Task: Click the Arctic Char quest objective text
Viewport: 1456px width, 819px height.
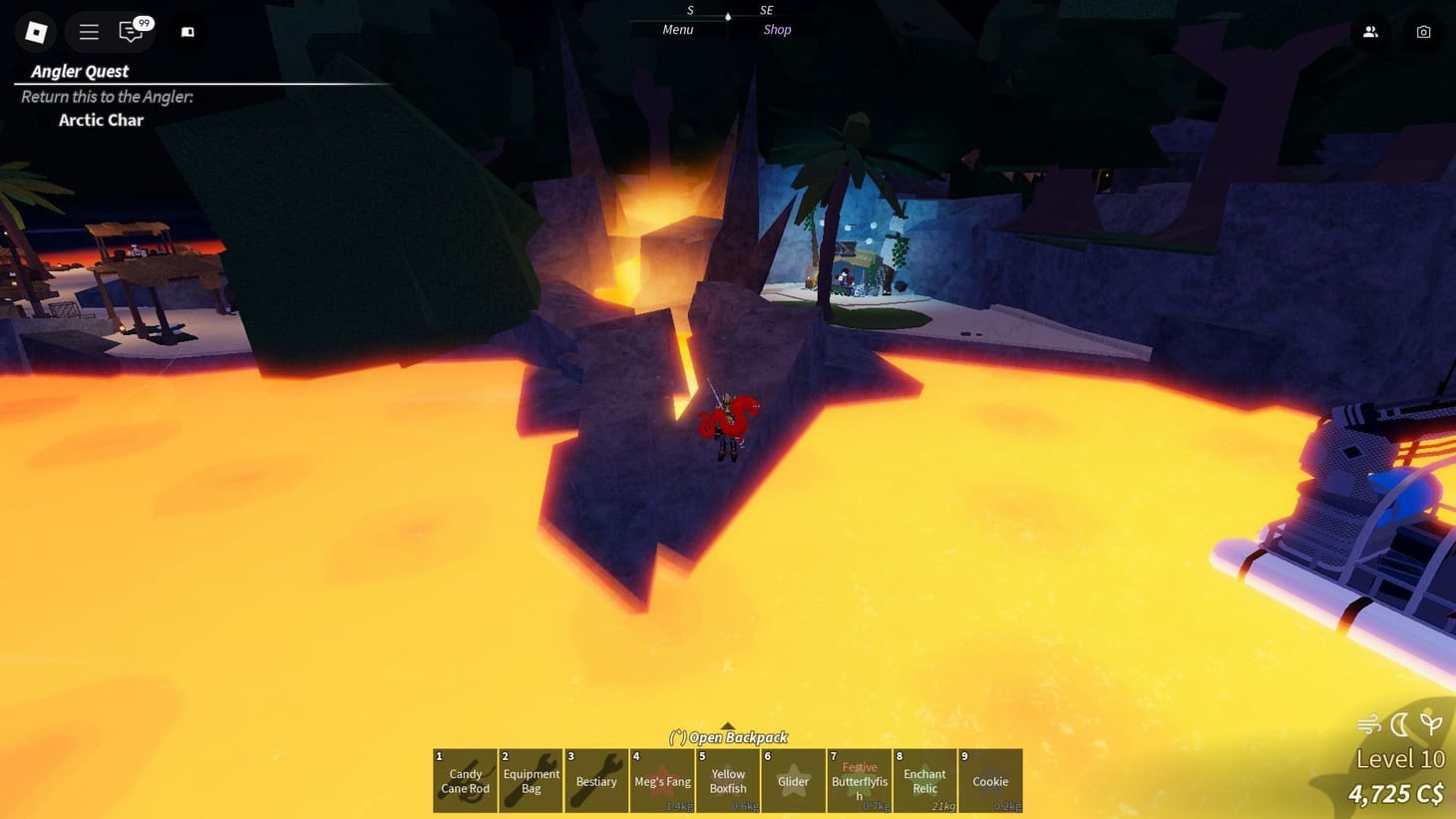Action: point(101,120)
